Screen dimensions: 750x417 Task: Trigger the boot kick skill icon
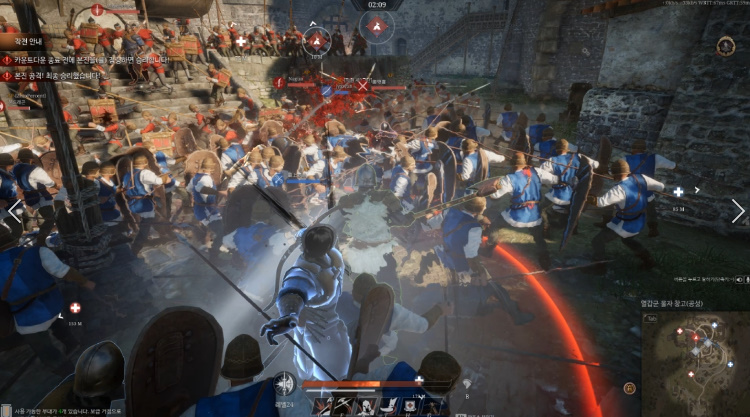[391, 406]
